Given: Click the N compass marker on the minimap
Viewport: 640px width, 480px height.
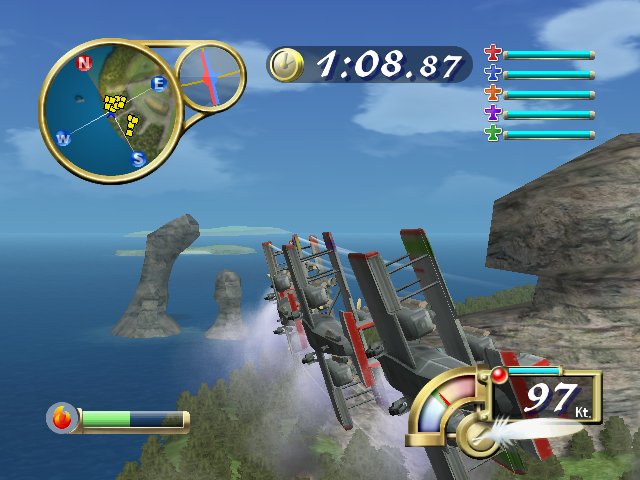Looking at the screenshot, I should pyautogui.click(x=84, y=63).
